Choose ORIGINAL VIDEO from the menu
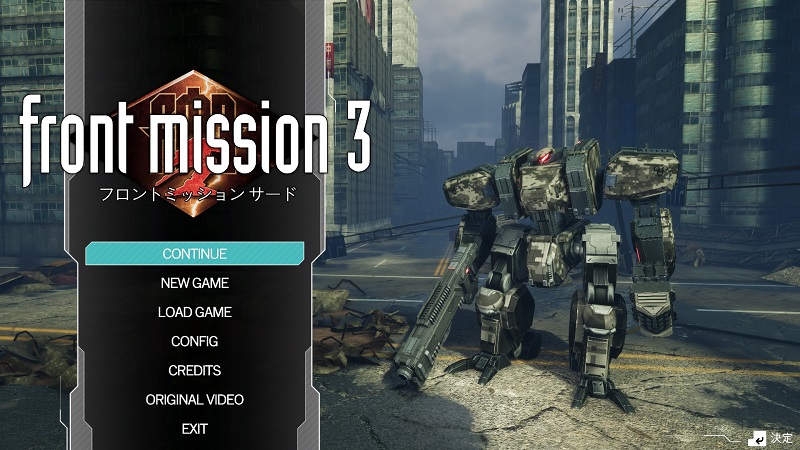The height and width of the screenshot is (450, 800). pyautogui.click(x=195, y=399)
